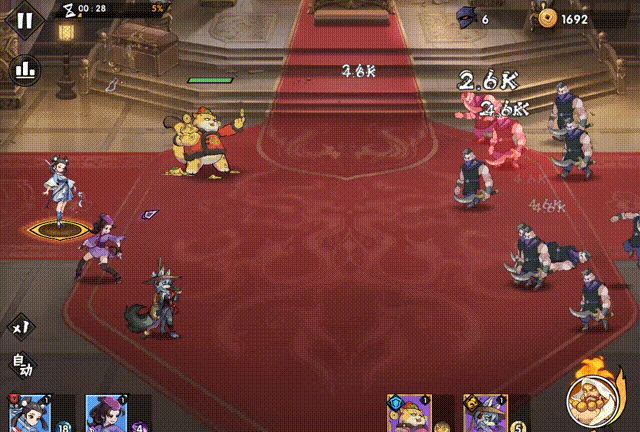Open the battle statistics bar-chart button
Screen dimensions: 640x432
click(x=24, y=70)
